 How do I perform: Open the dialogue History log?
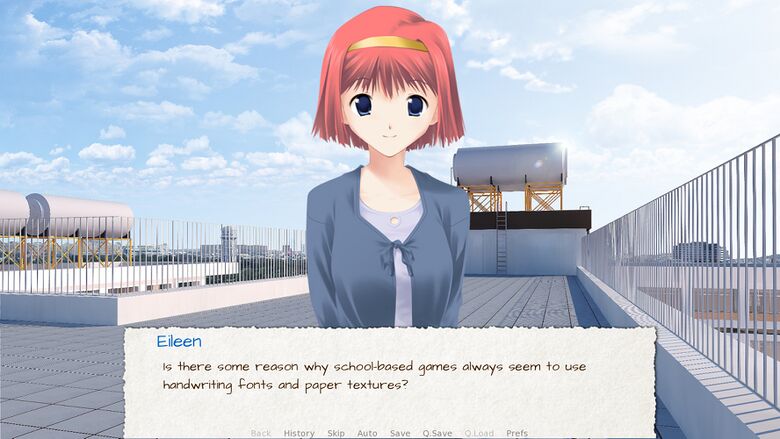tap(298, 433)
